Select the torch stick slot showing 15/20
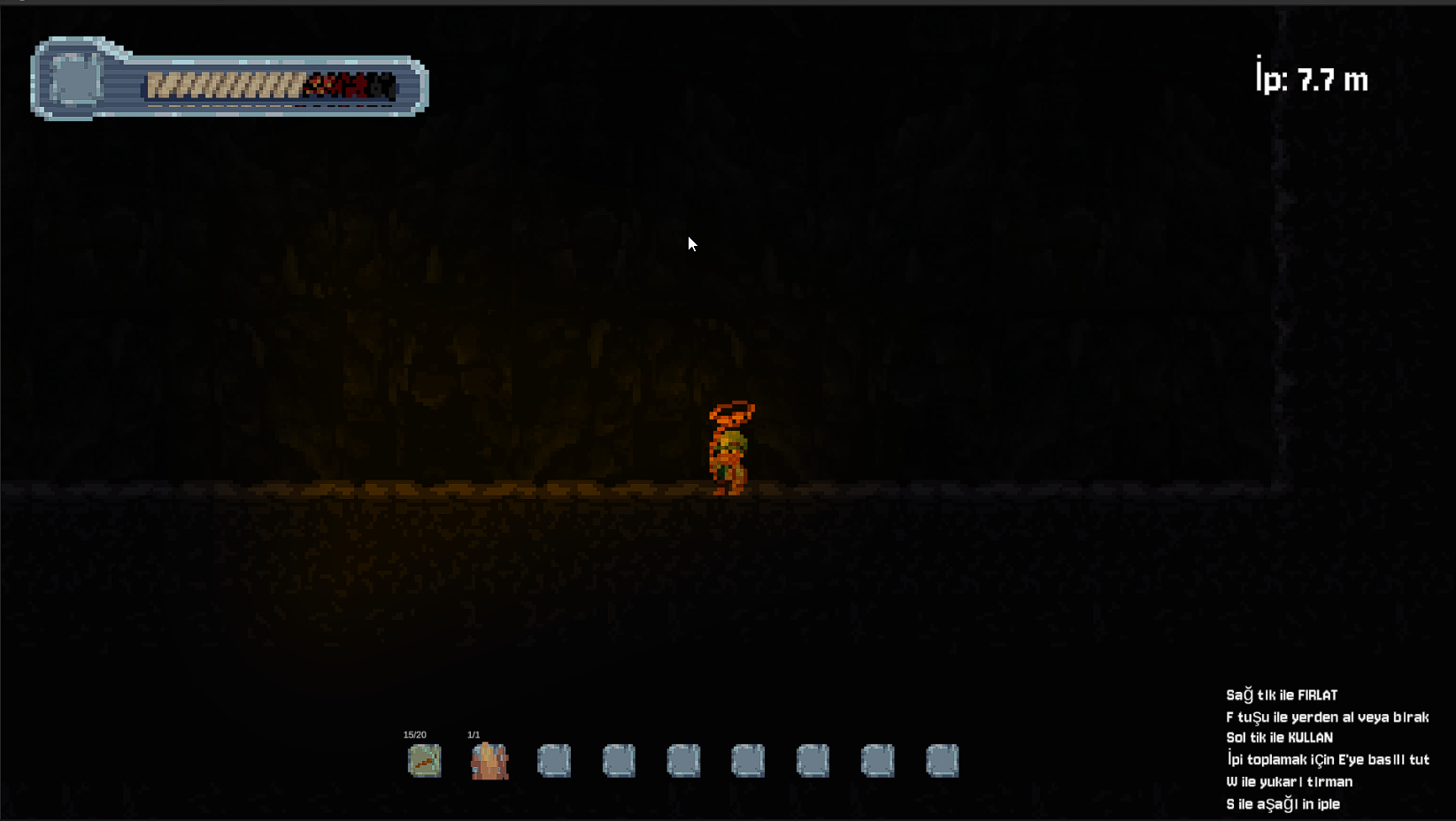Screen dimensions: 1456x821 (x=424, y=760)
